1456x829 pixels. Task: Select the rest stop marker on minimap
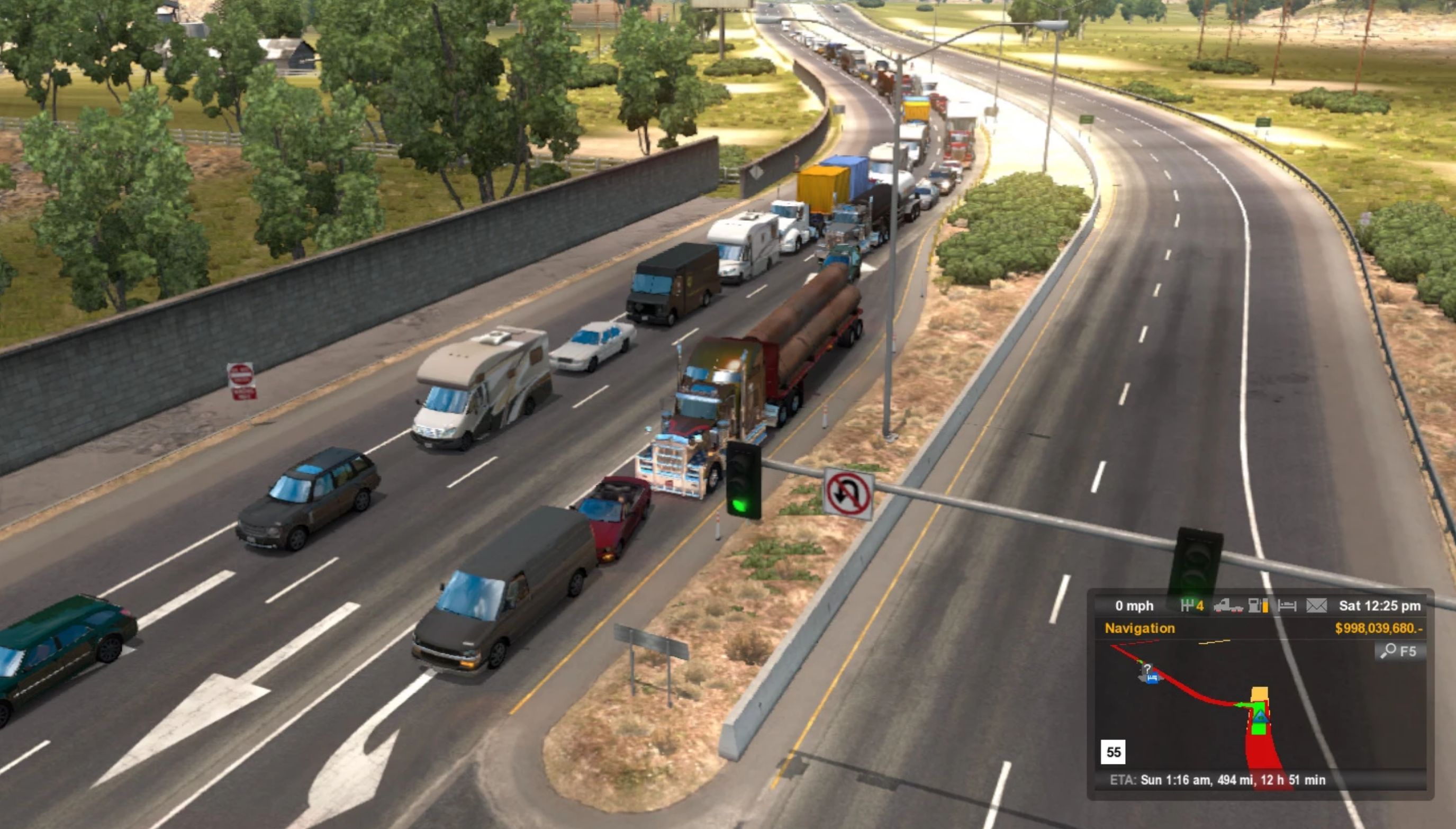tap(1152, 678)
